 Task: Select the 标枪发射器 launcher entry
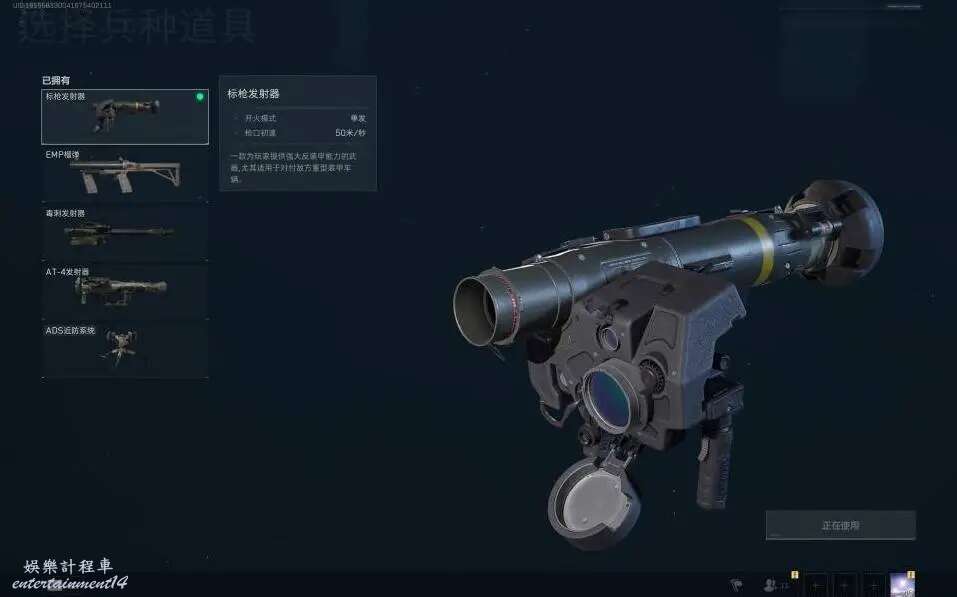pos(124,116)
